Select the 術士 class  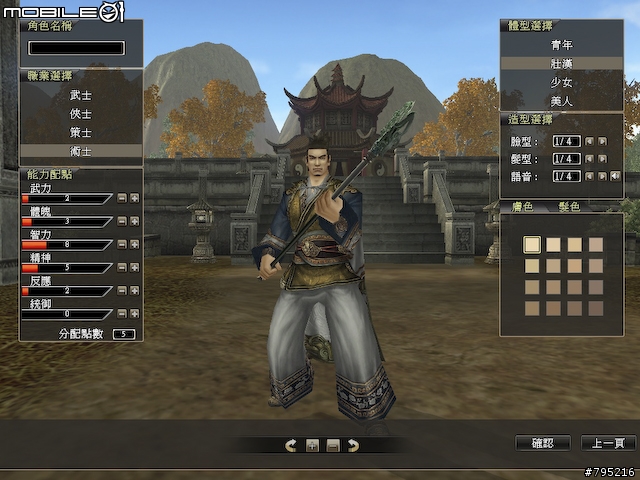[x=81, y=151]
